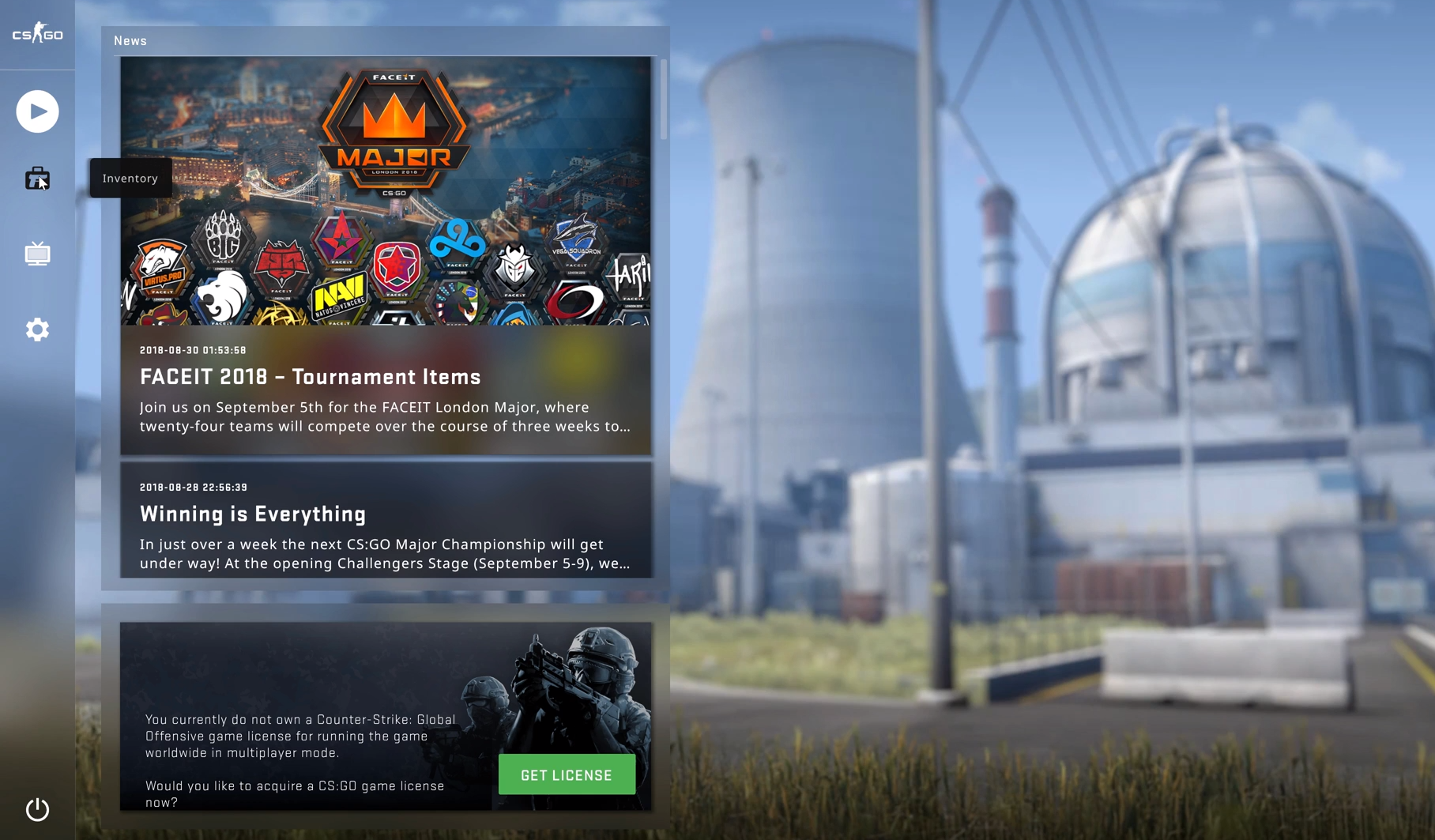This screenshot has height=840, width=1435.
Task: Open your Inventory
Action: pyautogui.click(x=37, y=179)
